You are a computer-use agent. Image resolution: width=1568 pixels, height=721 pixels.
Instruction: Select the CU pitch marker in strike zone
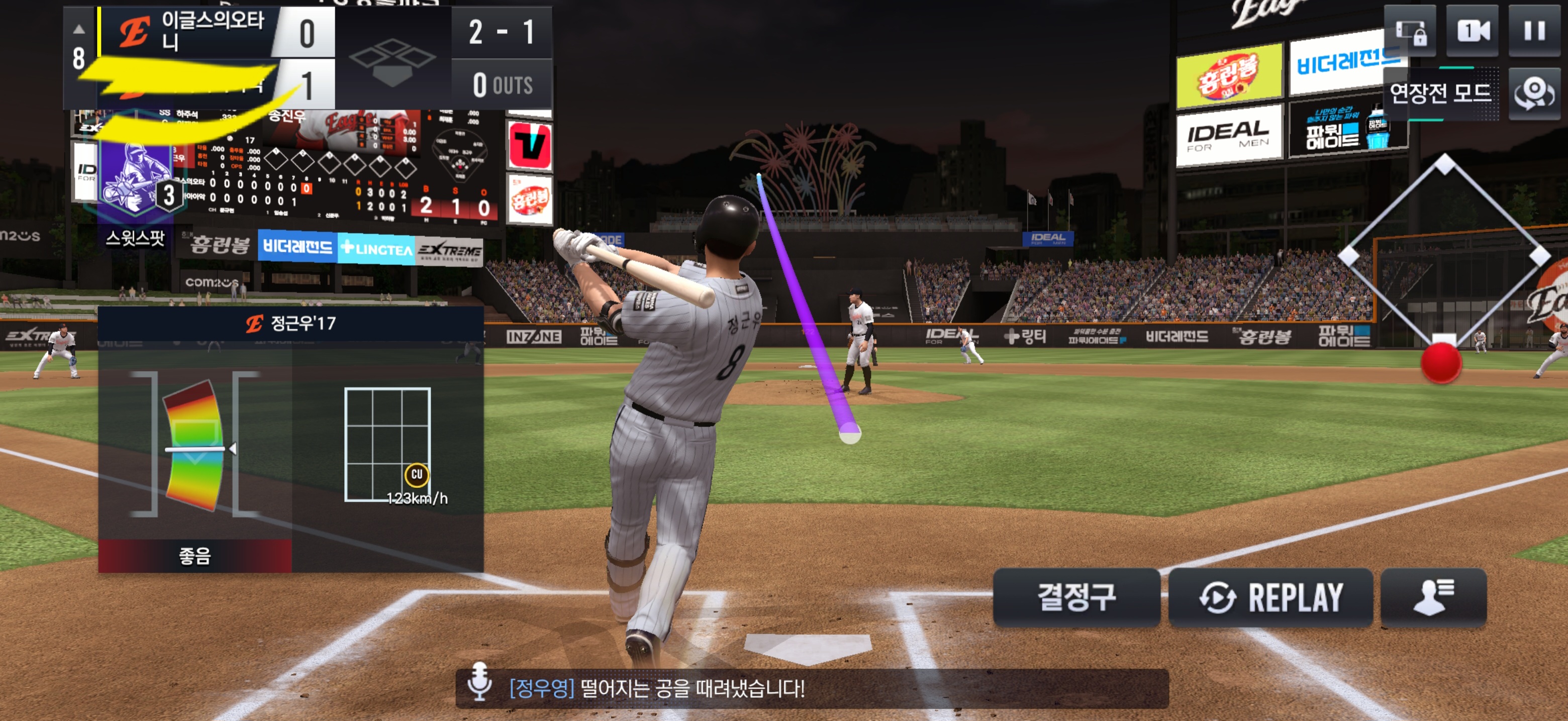[416, 475]
